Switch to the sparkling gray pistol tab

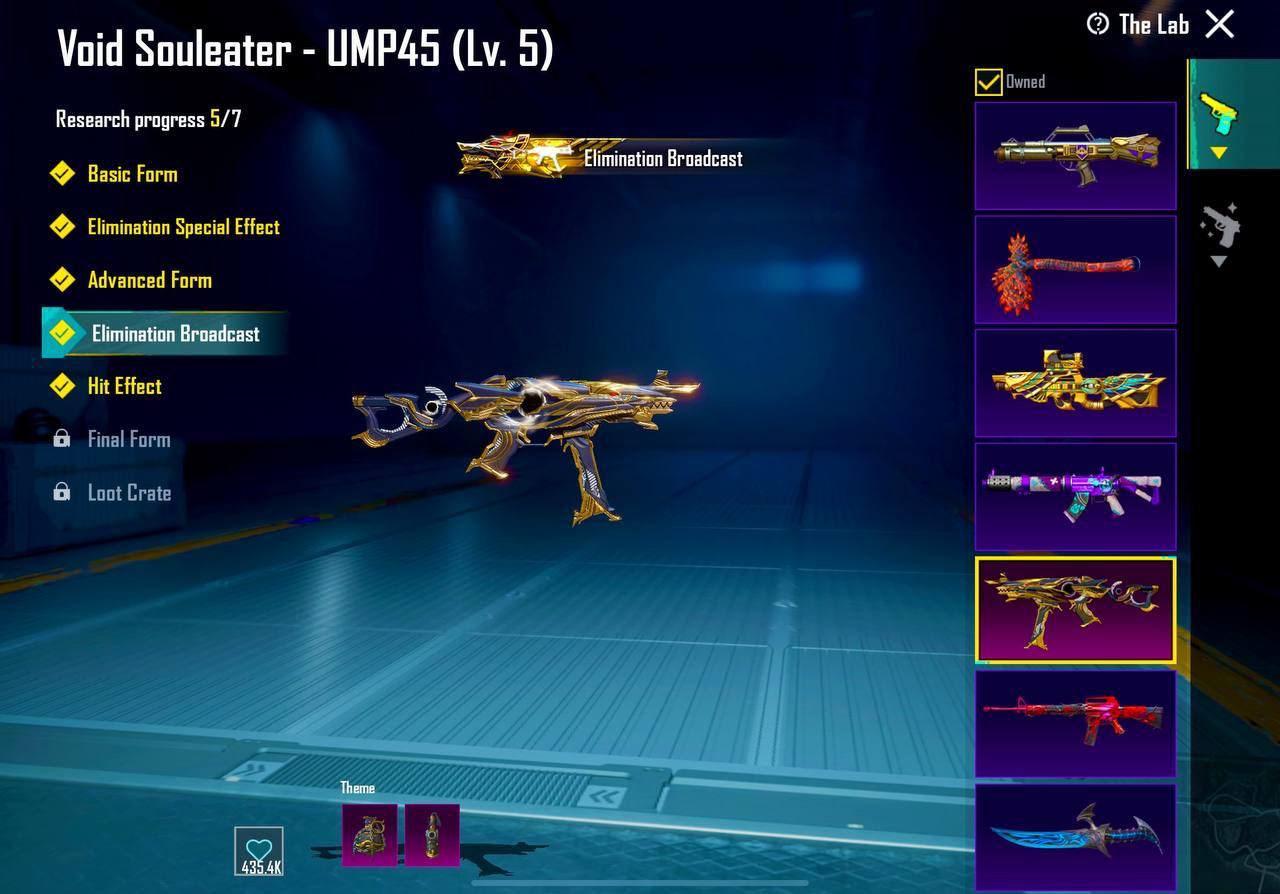pyautogui.click(x=1219, y=230)
